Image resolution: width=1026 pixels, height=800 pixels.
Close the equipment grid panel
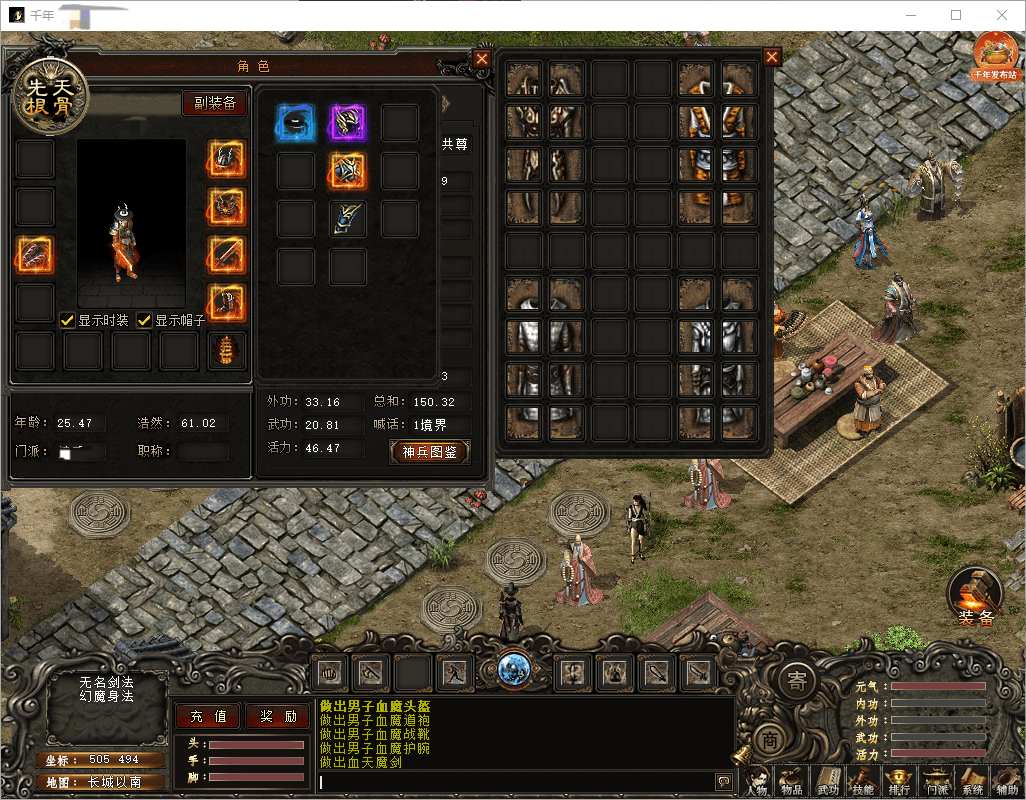(x=772, y=57)
